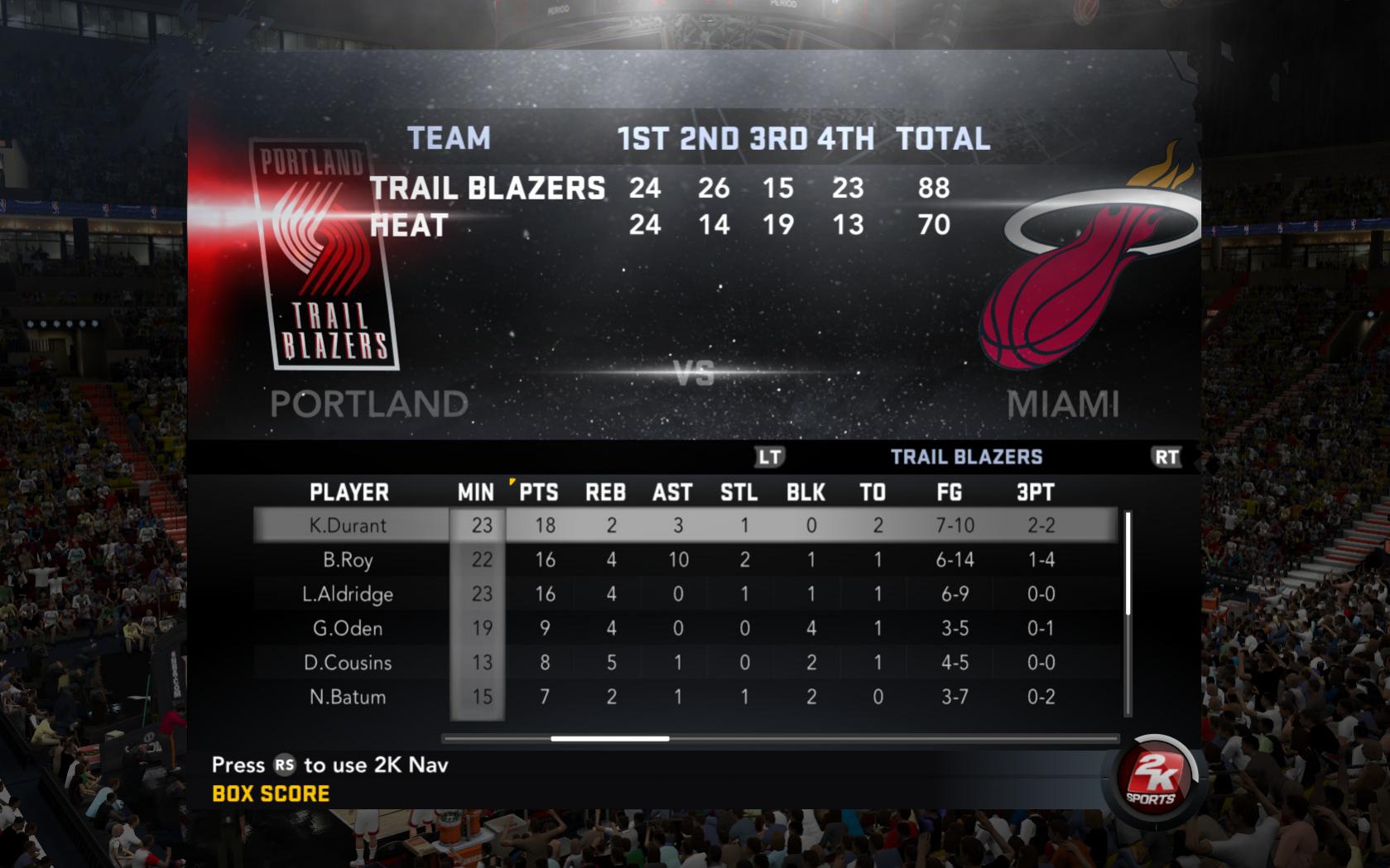Image resolution: width=1390 pixels, height=868 pixels.
Task: Toggle sorting by the REB column
Action: (x=606, y=492)
